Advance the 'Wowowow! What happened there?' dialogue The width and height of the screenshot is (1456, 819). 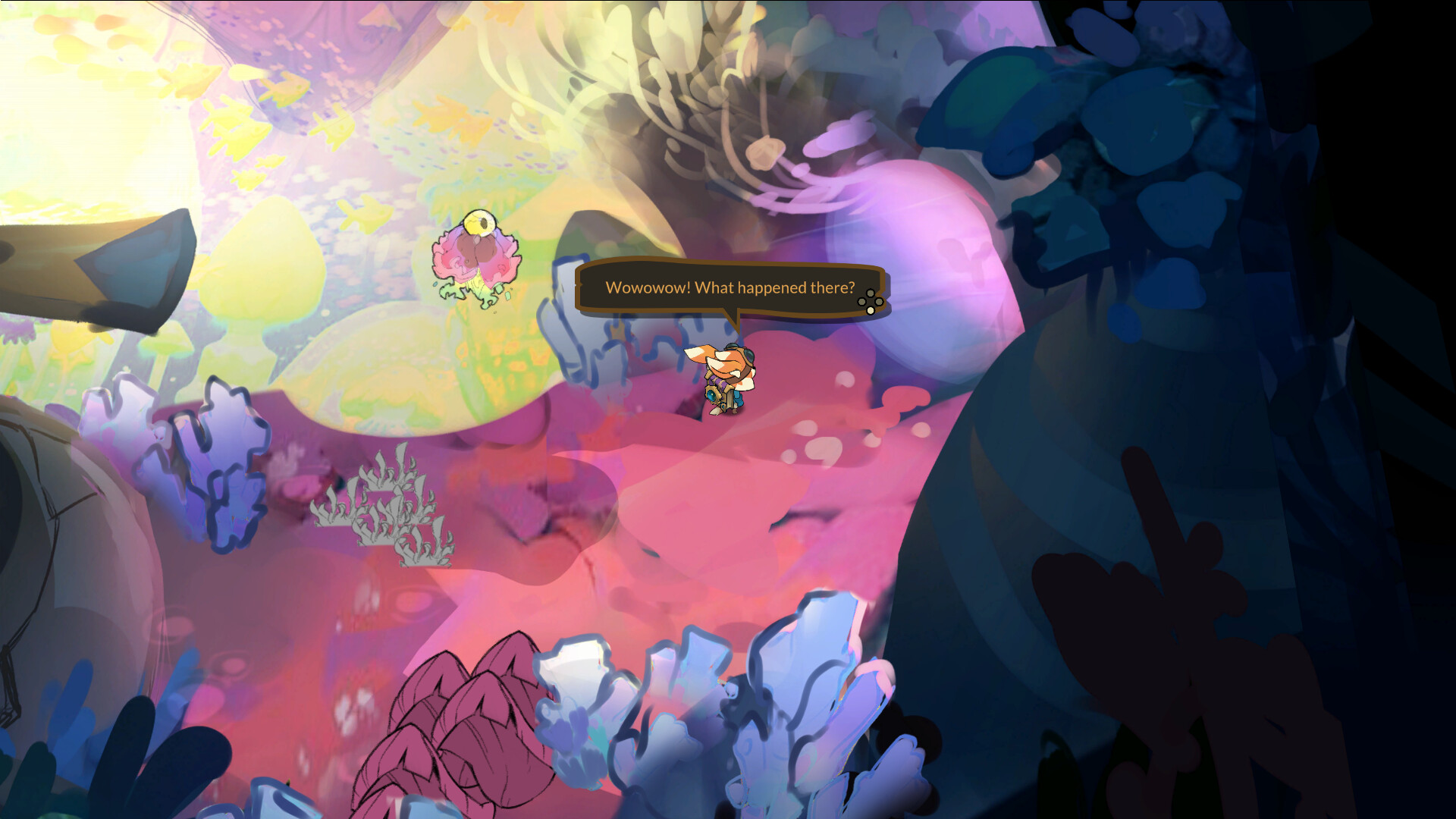[730, 288]
